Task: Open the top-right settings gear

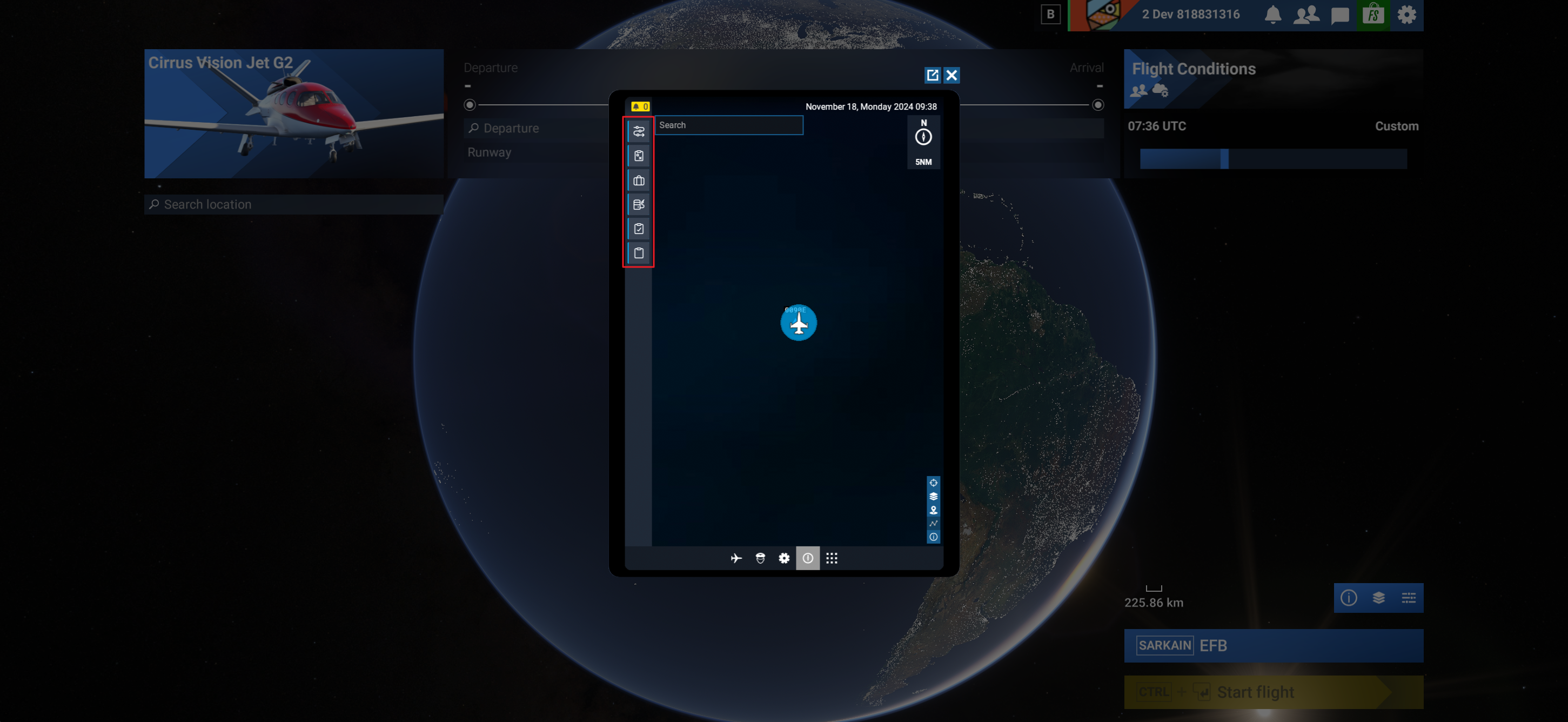Action: 1406,15
